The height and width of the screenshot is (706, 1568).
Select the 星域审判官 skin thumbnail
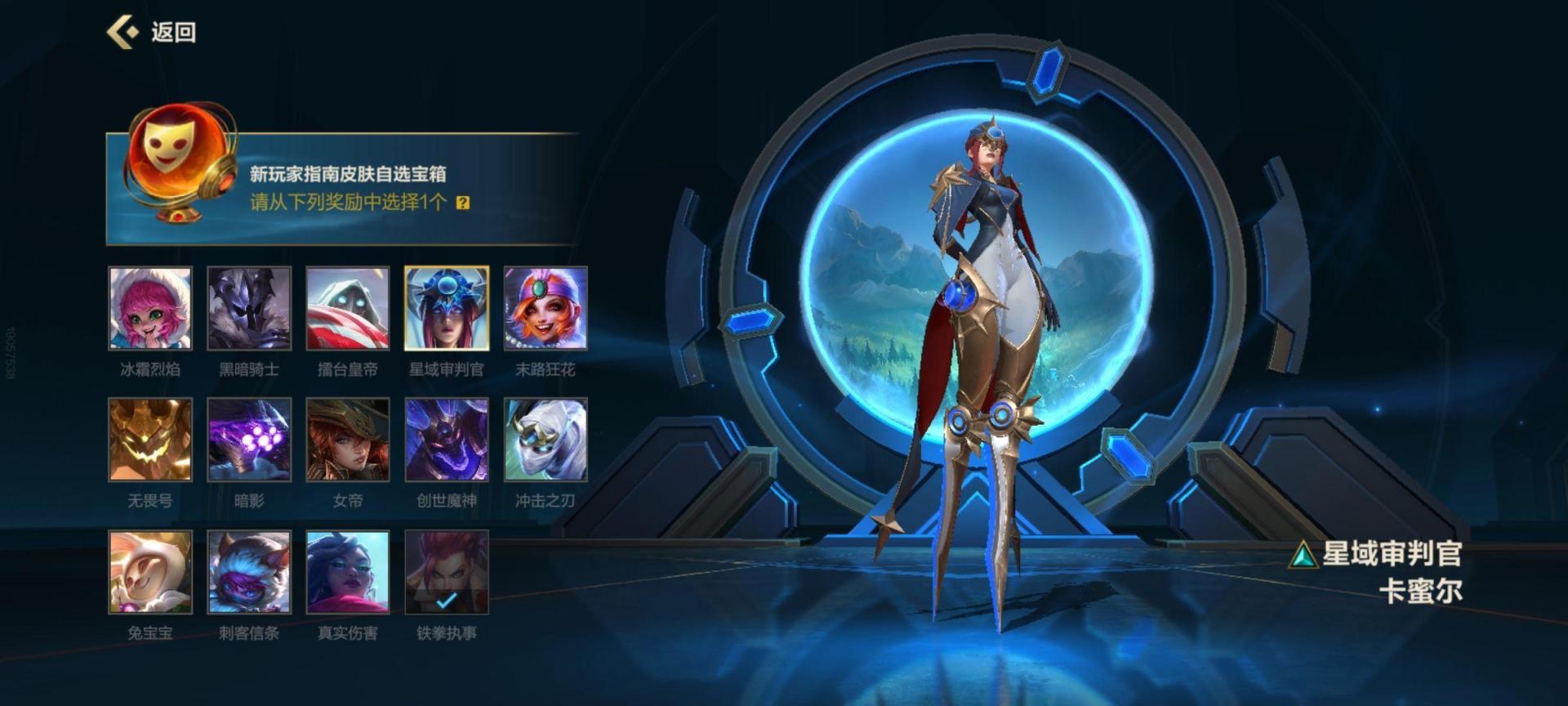point(447,308)
